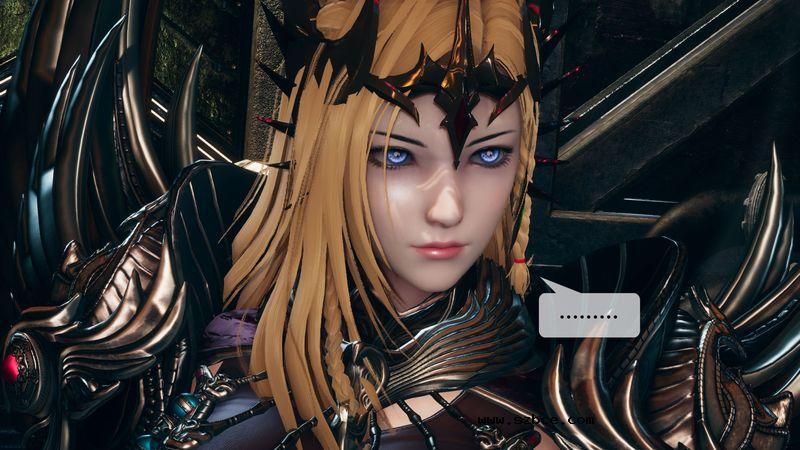The height and width of the screenshot is (450, 800).
Task: Click the ellipsis speech bubble to continue
Action: (x=589, y=315)
